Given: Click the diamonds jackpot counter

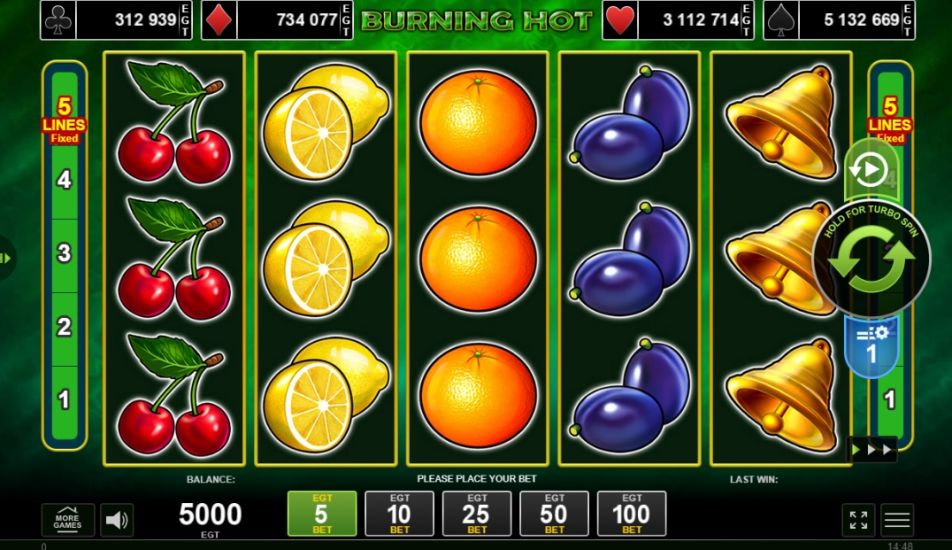Looking at the screenshot, I should [x=277, y=20].
